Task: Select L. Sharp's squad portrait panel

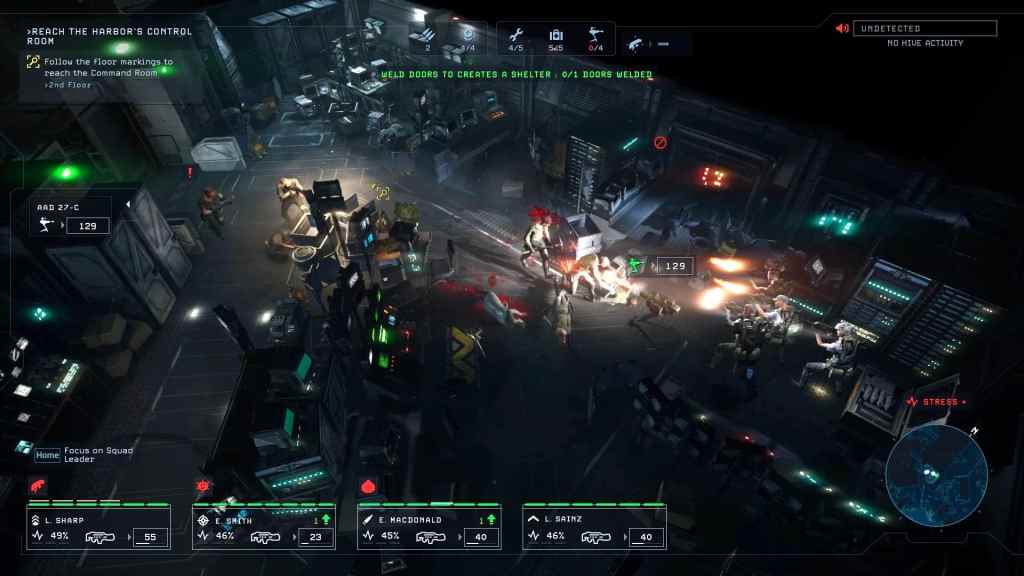Action: coord(98,527)
